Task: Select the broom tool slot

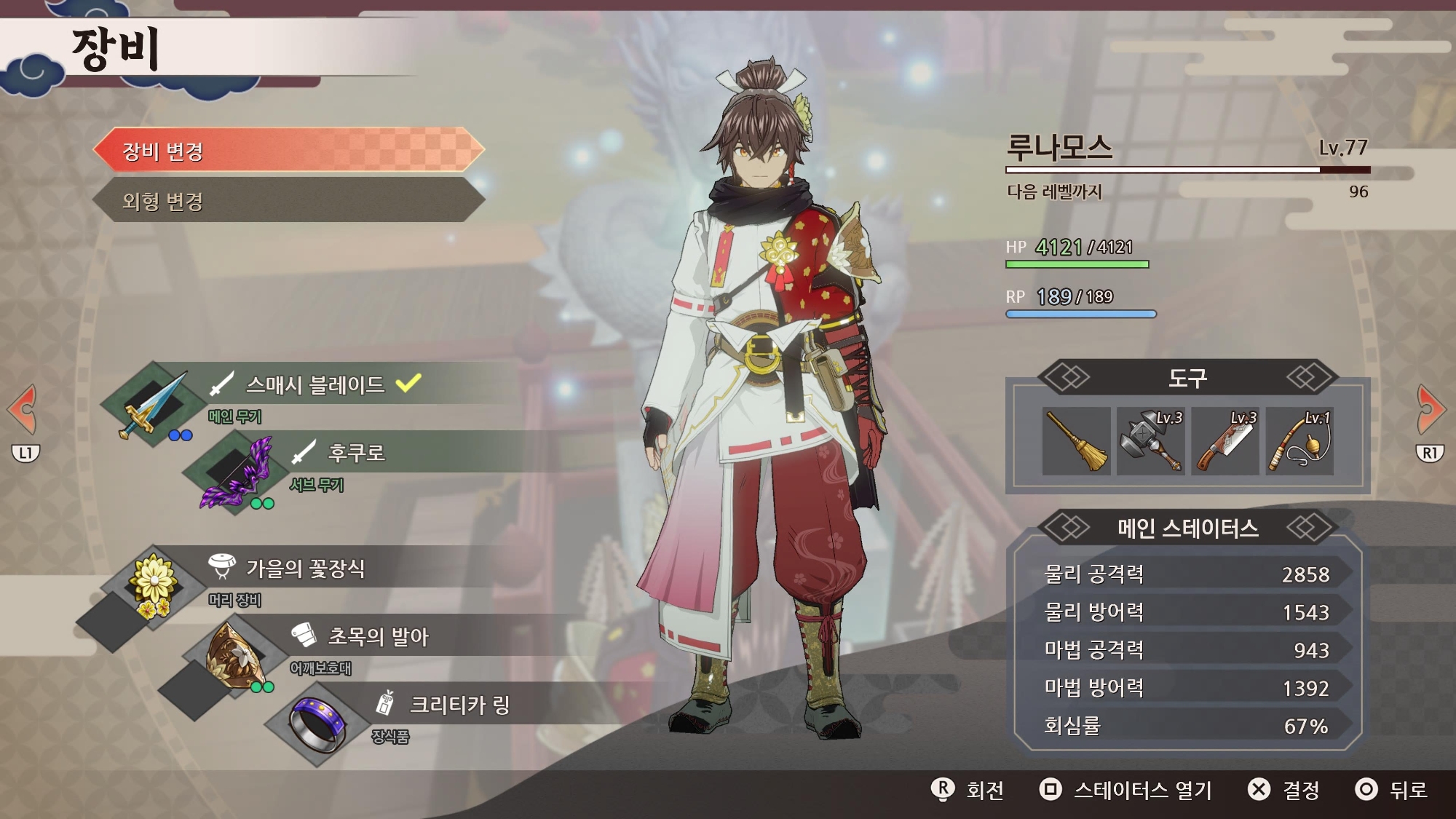Action: coord(1077,441)
